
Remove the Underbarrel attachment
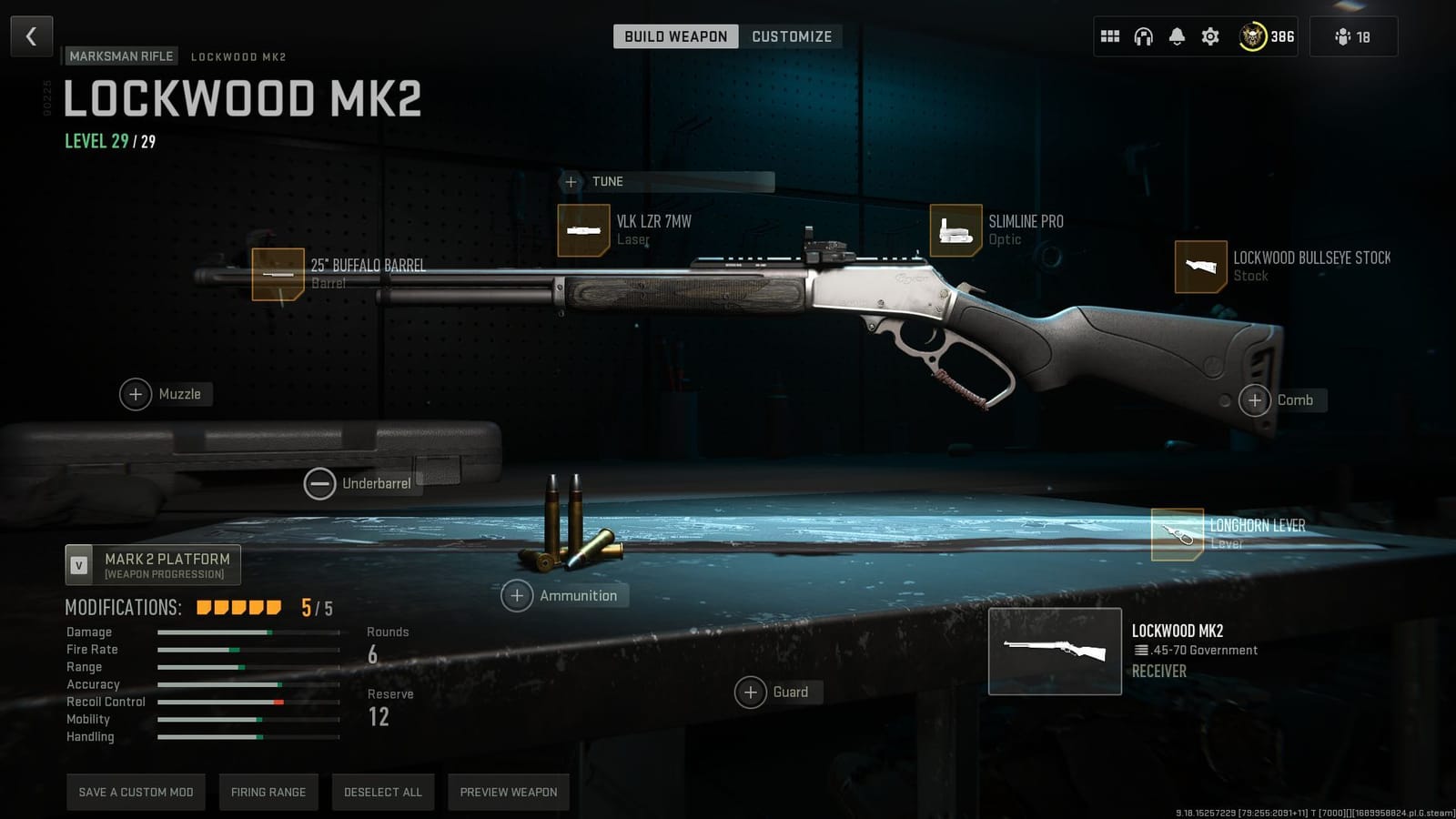pos(319,483)
